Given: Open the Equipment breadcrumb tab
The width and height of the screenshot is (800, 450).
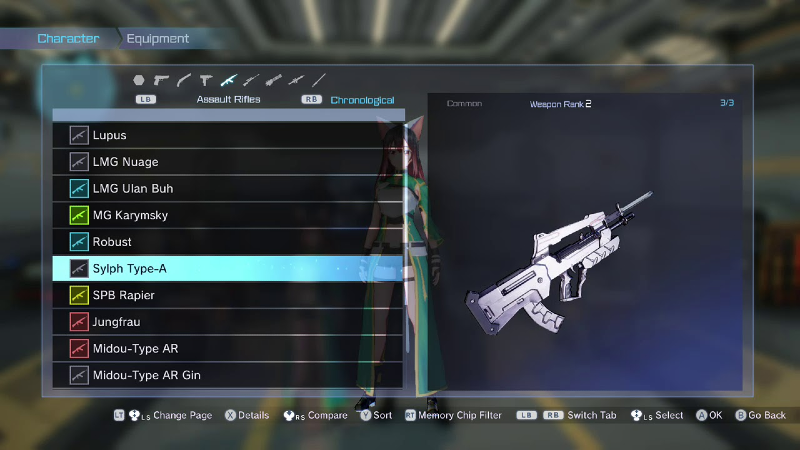Looking at the screenshot, I should pyautogui.click(x=158, y=39).
